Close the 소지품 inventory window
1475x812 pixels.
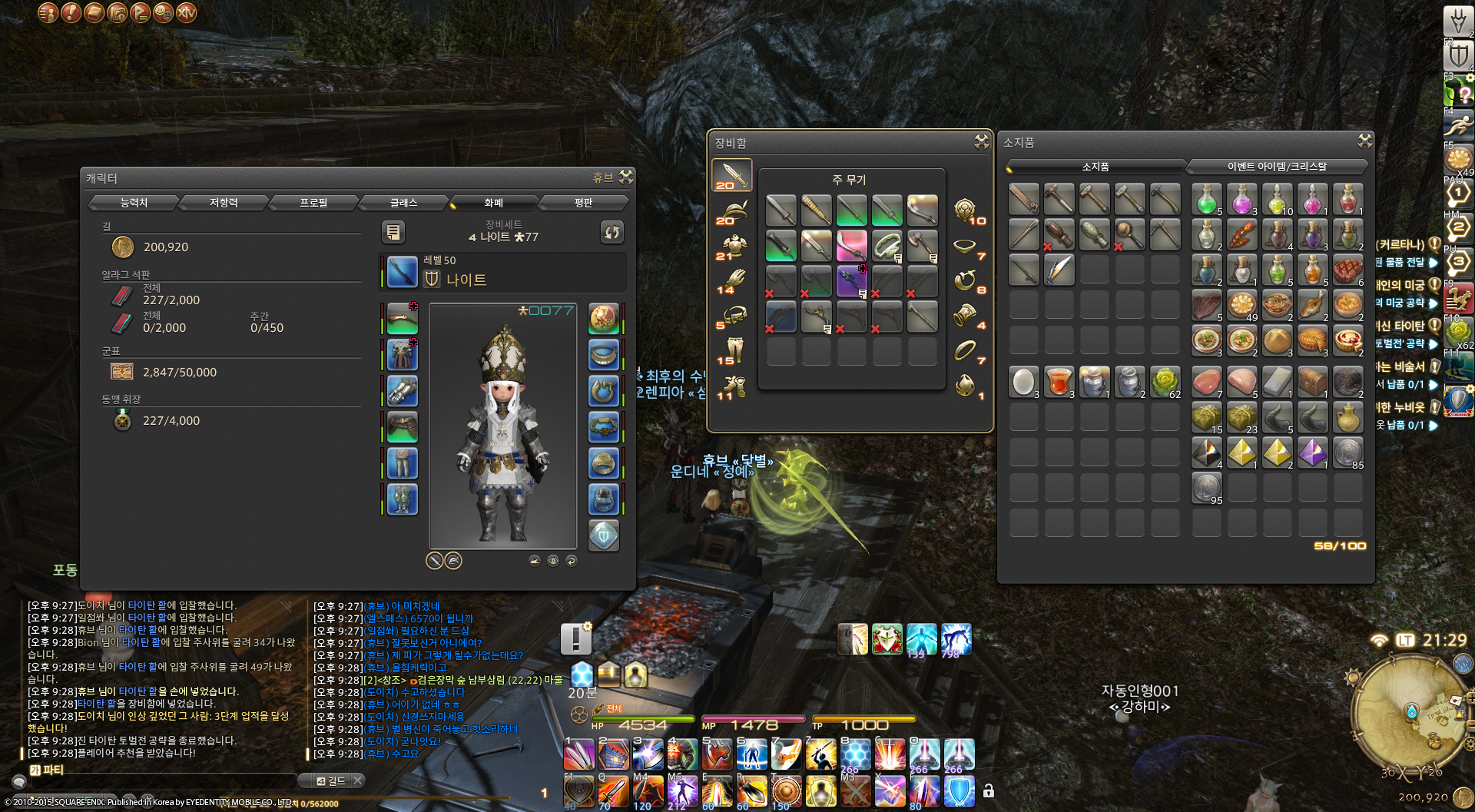pos(1364,141)
